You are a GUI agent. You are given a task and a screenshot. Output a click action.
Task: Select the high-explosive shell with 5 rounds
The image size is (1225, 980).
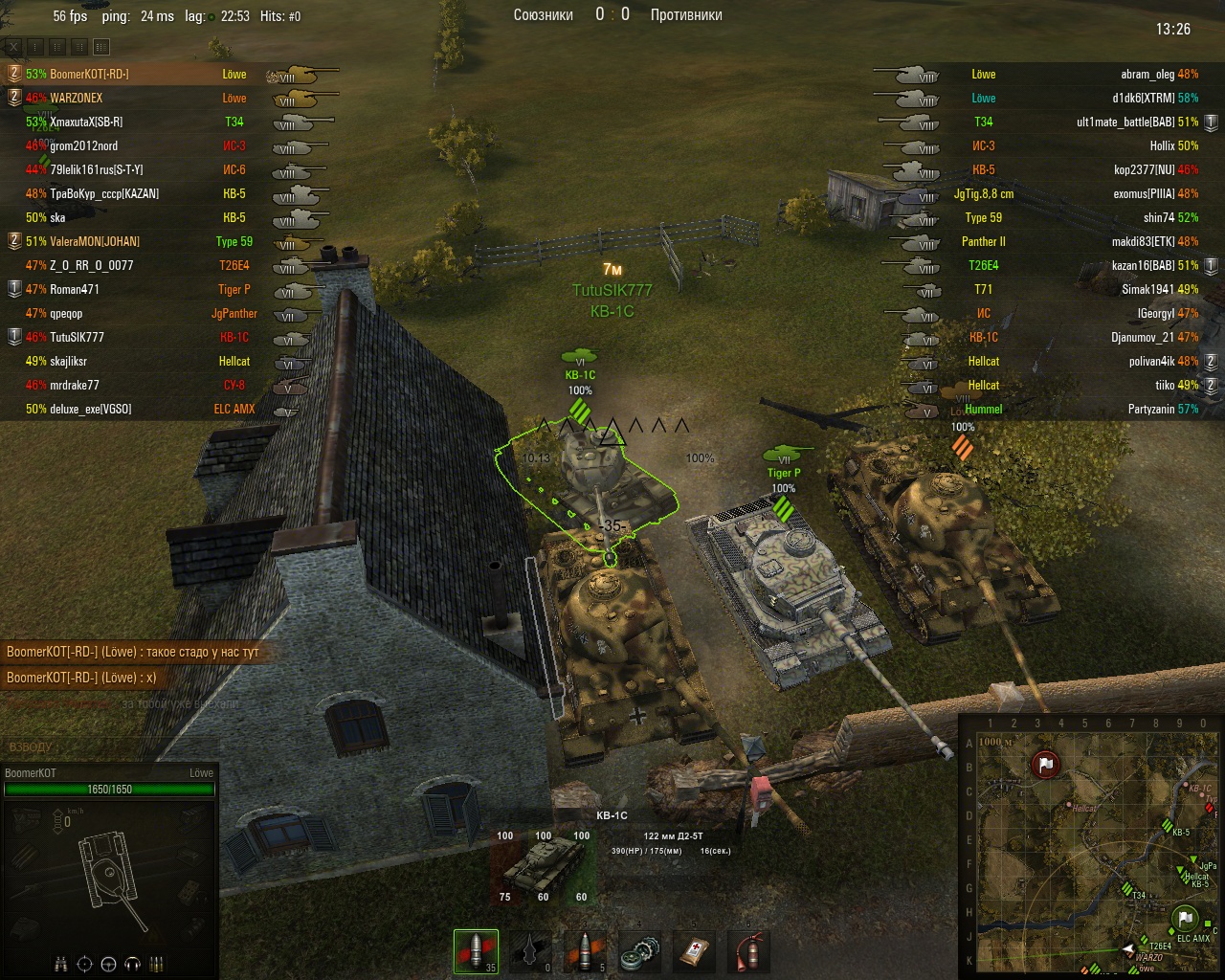(585, 951)
